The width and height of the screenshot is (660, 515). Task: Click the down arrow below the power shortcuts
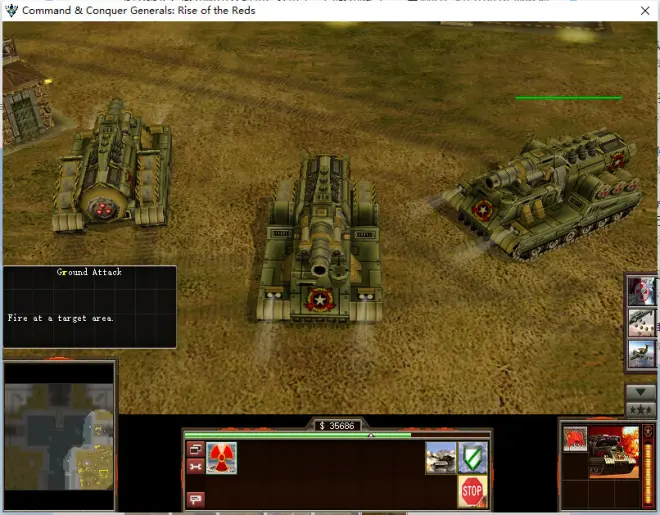[x=640, y=392]
